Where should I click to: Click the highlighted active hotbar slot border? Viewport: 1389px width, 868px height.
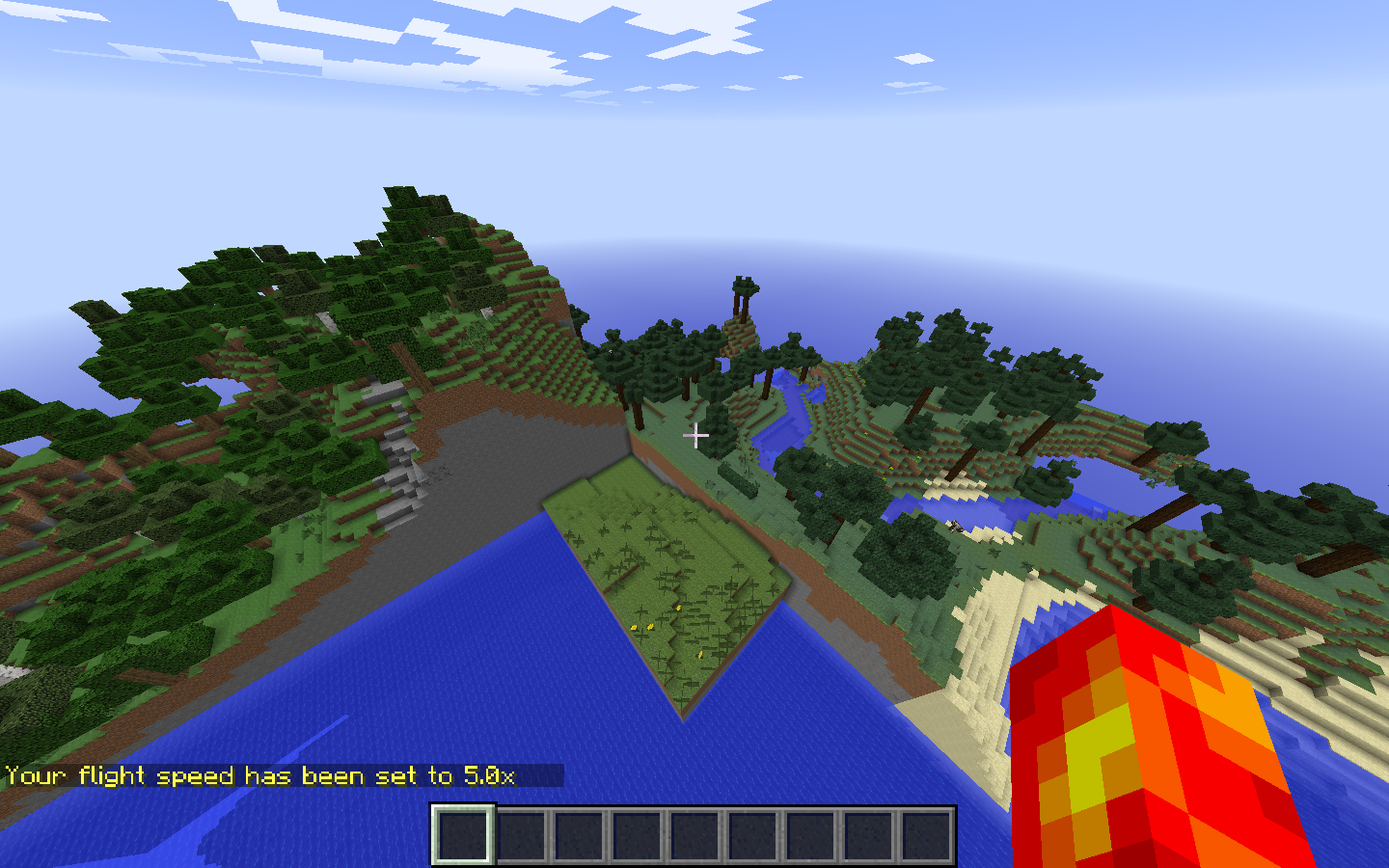(x=463, y=835)
